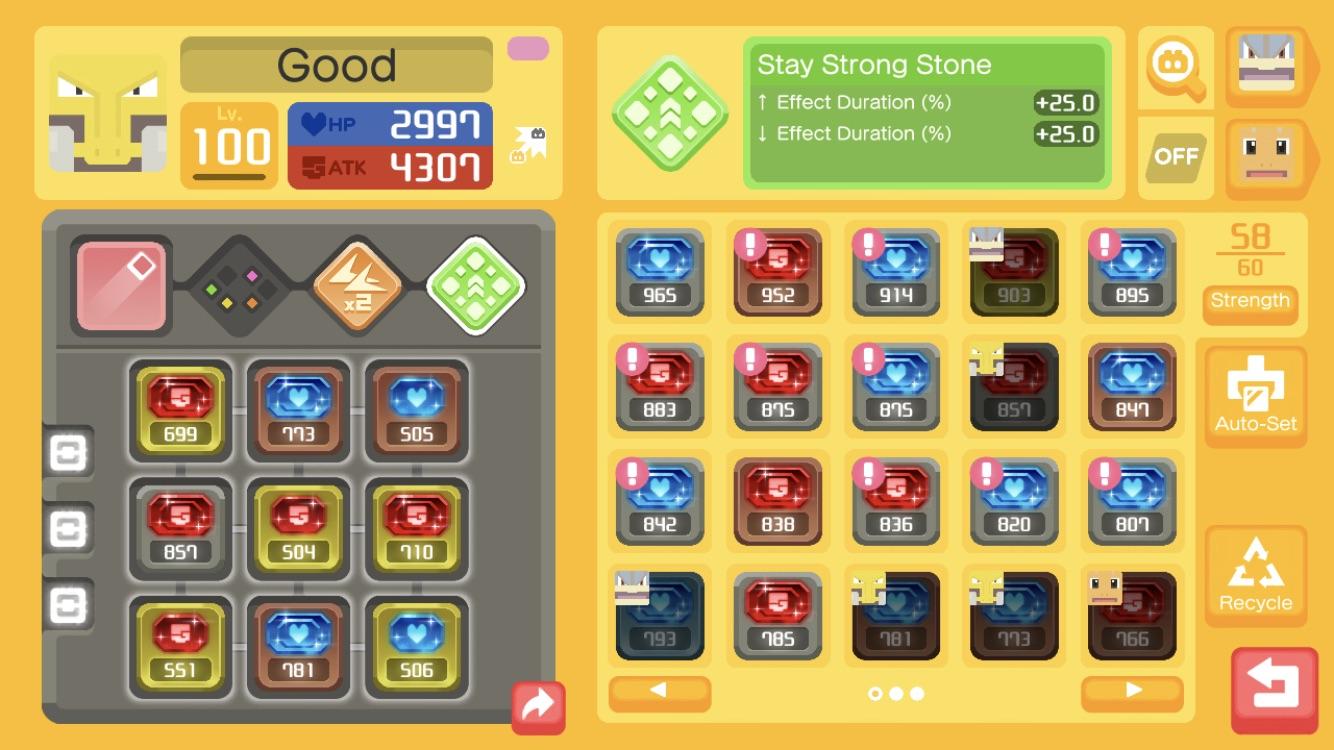Open the Recycle stones screen
Viewport: 1334px width, 750px height.
[x=1256, y=575]
